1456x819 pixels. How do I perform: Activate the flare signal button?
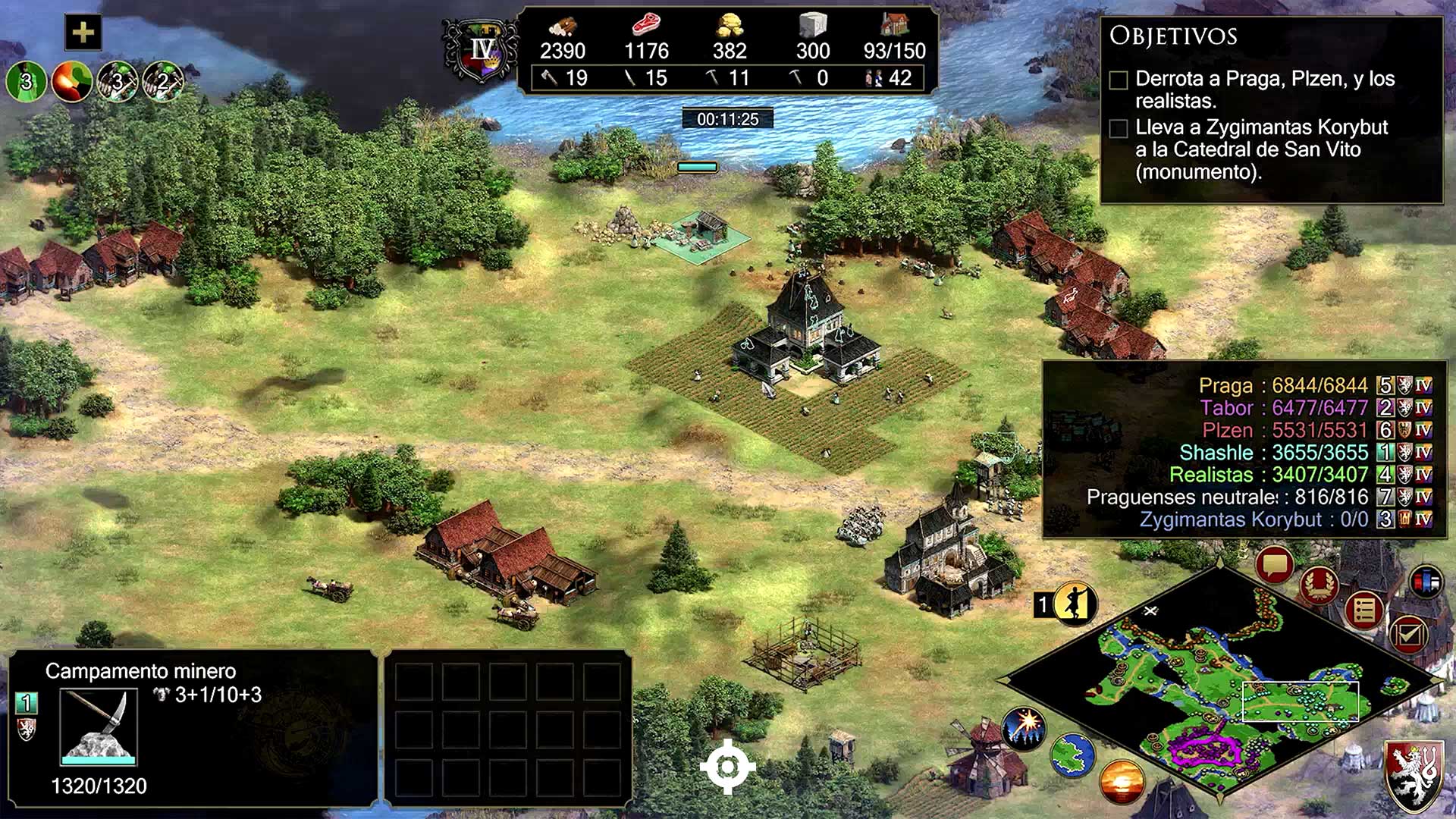click(1024, 727)
